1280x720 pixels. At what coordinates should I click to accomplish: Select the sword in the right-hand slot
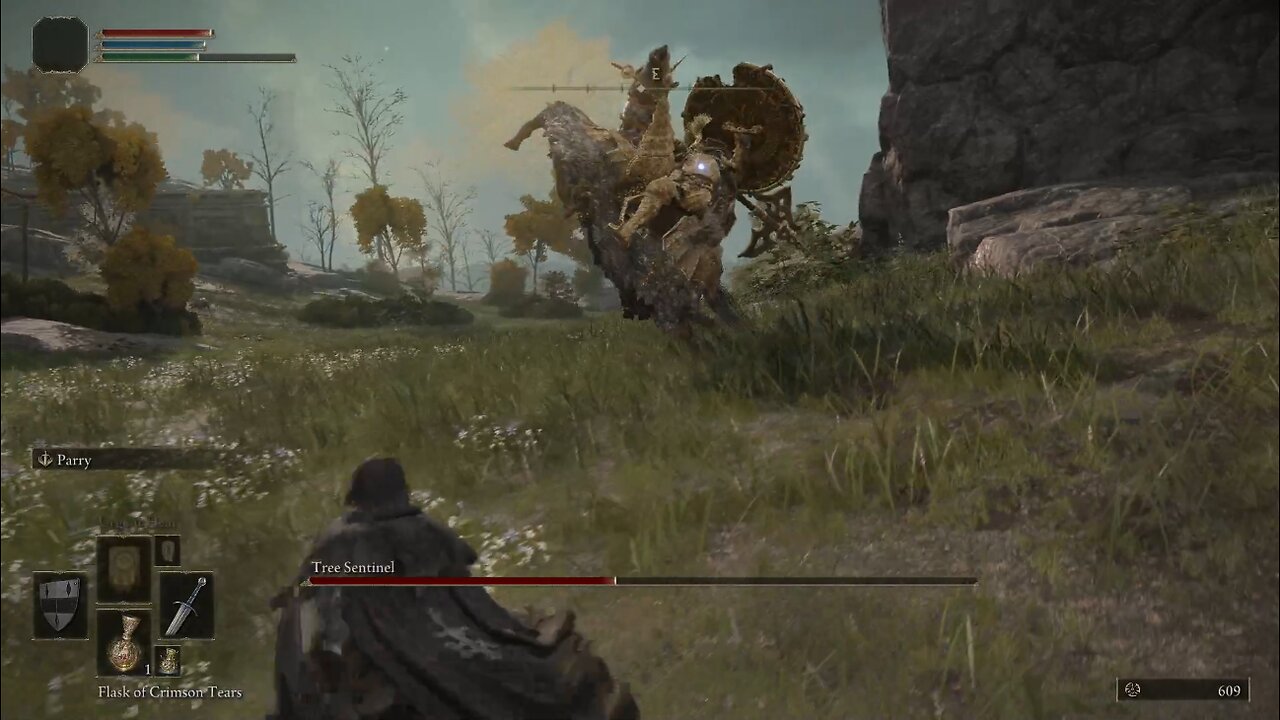[186, 607]
